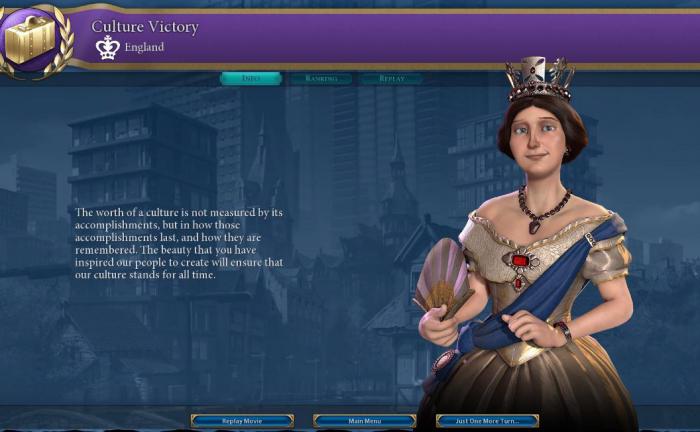Show the Replay tab

(x=391, y=78)
